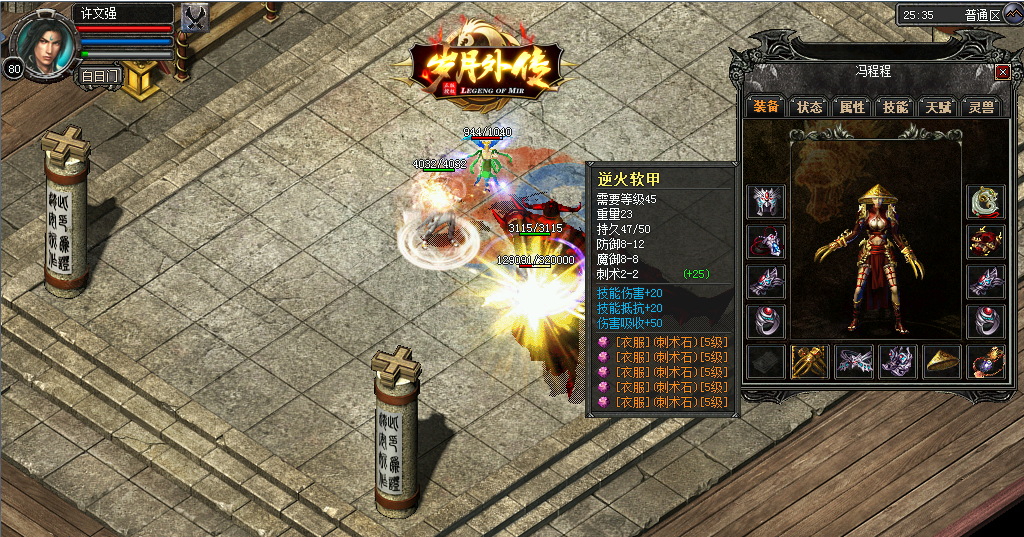This screenshot has width=1024, height=537.
Task: Toggle the mountain minimap icon
Action: click(x=1013, y=13)
